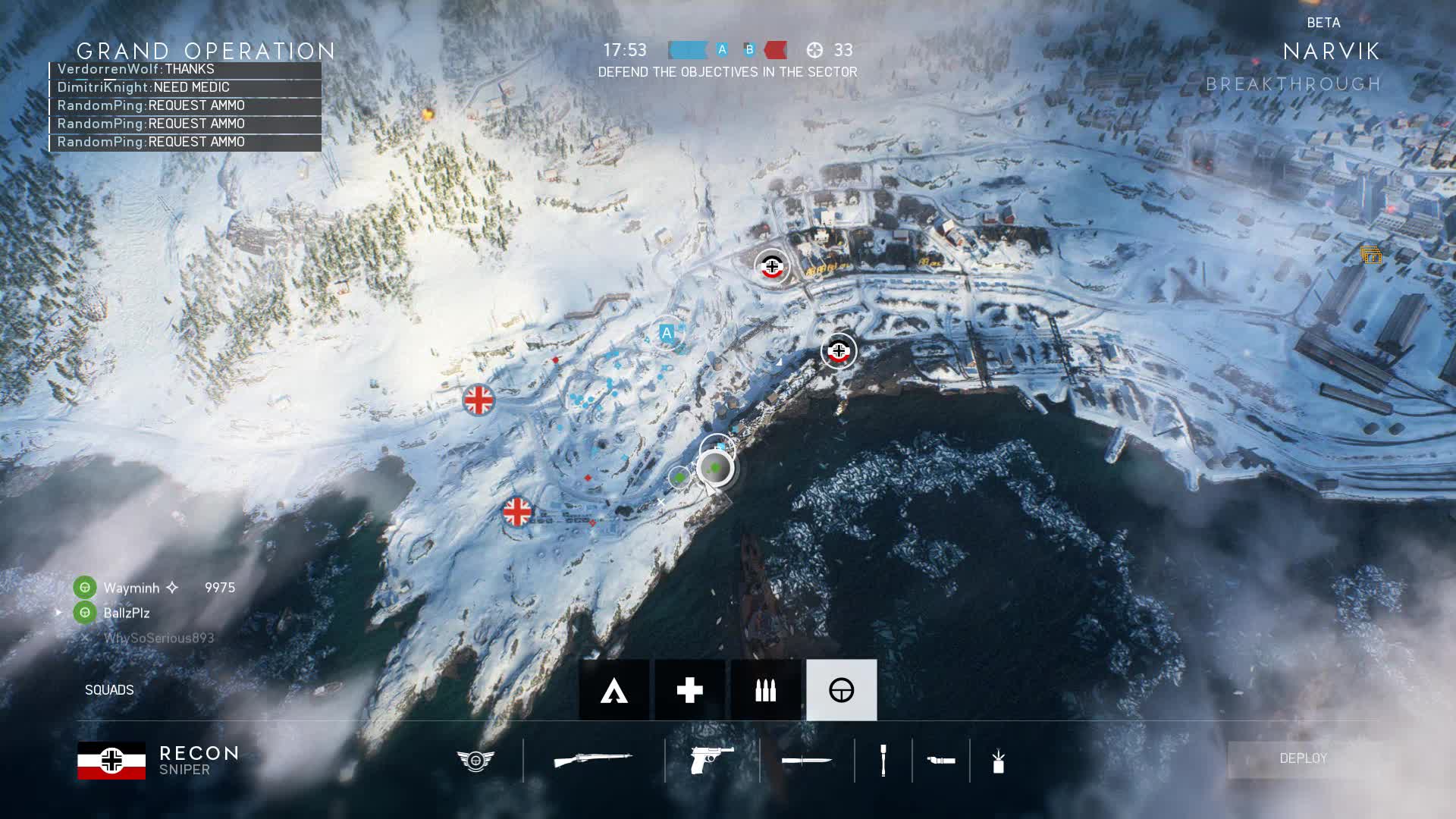Viewport: 1456px width, 819px height.
Task: Switch to the Medic class cross icon
Action: [x=689, y=690]
